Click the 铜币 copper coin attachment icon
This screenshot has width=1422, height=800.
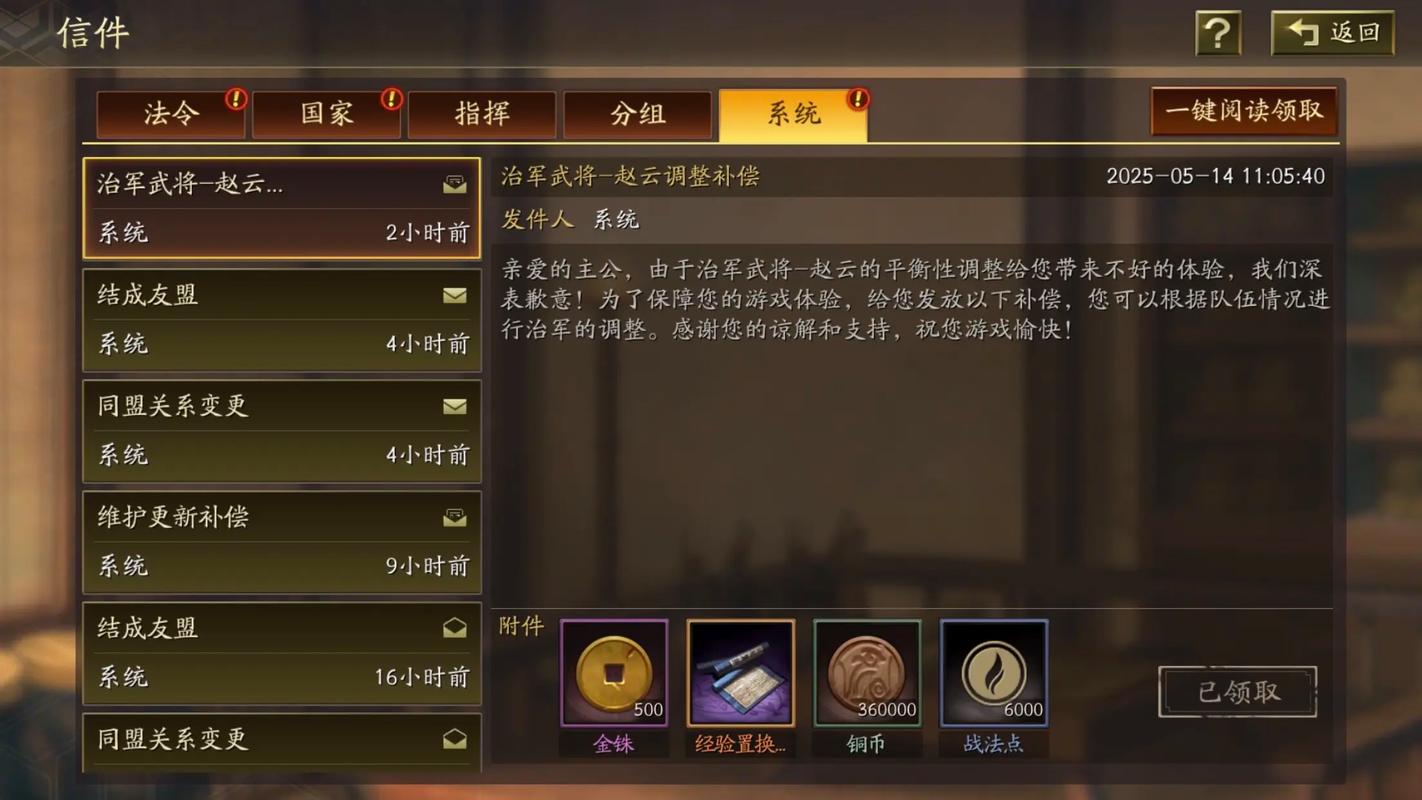(x=866, y=670)
